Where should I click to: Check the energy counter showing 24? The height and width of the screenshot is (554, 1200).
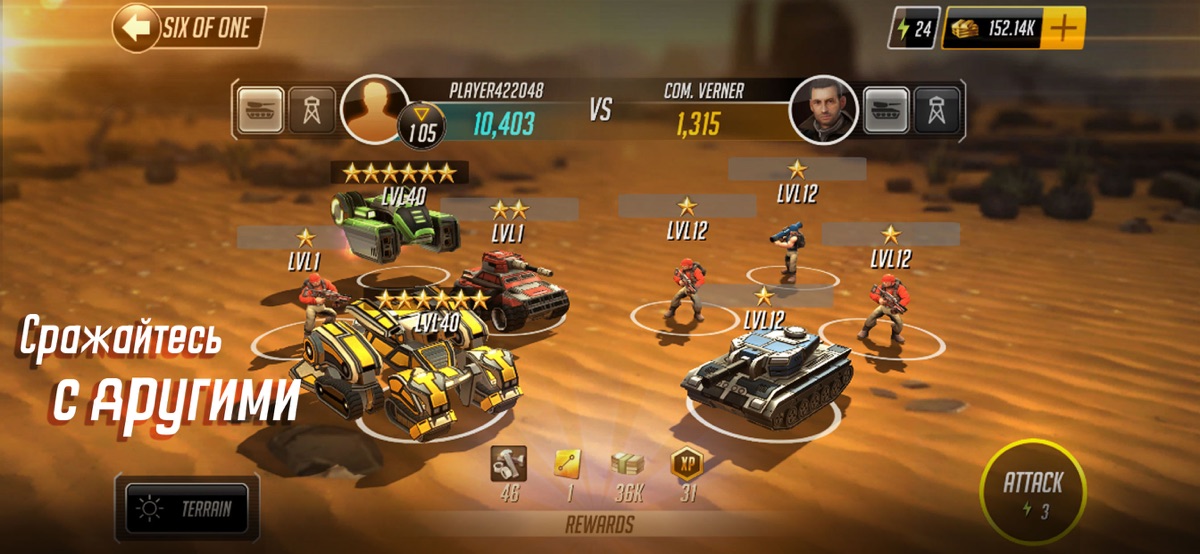click(912, 30)
